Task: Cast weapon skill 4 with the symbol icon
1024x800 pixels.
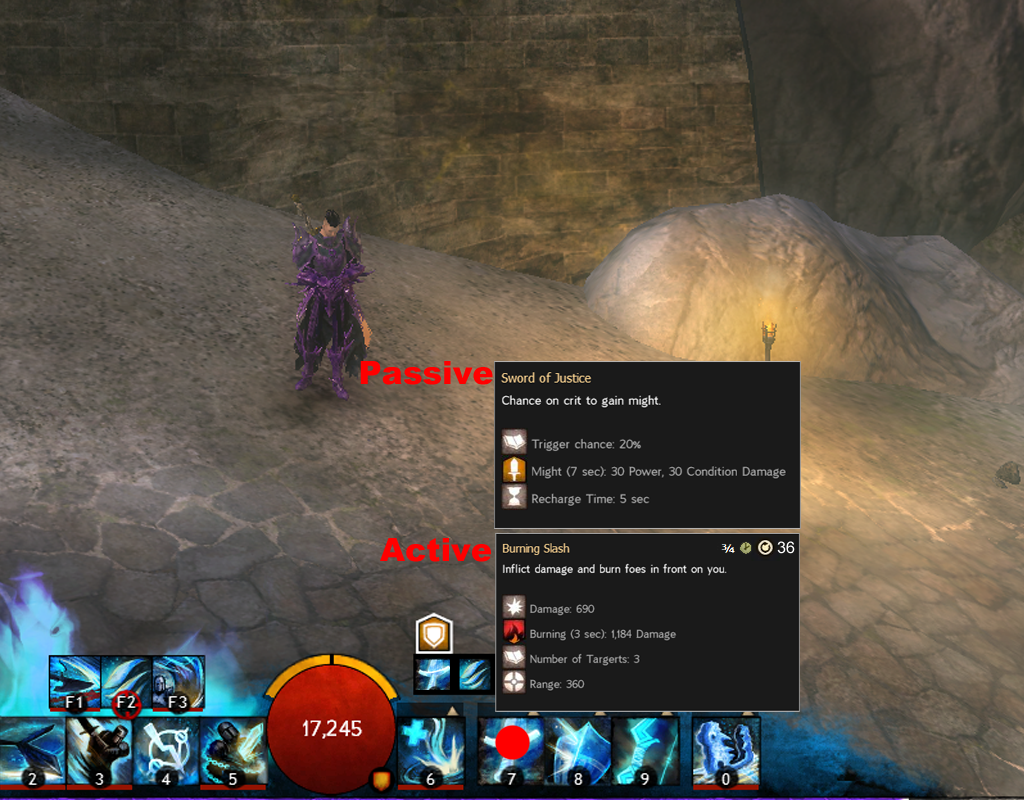Action: 165,751
